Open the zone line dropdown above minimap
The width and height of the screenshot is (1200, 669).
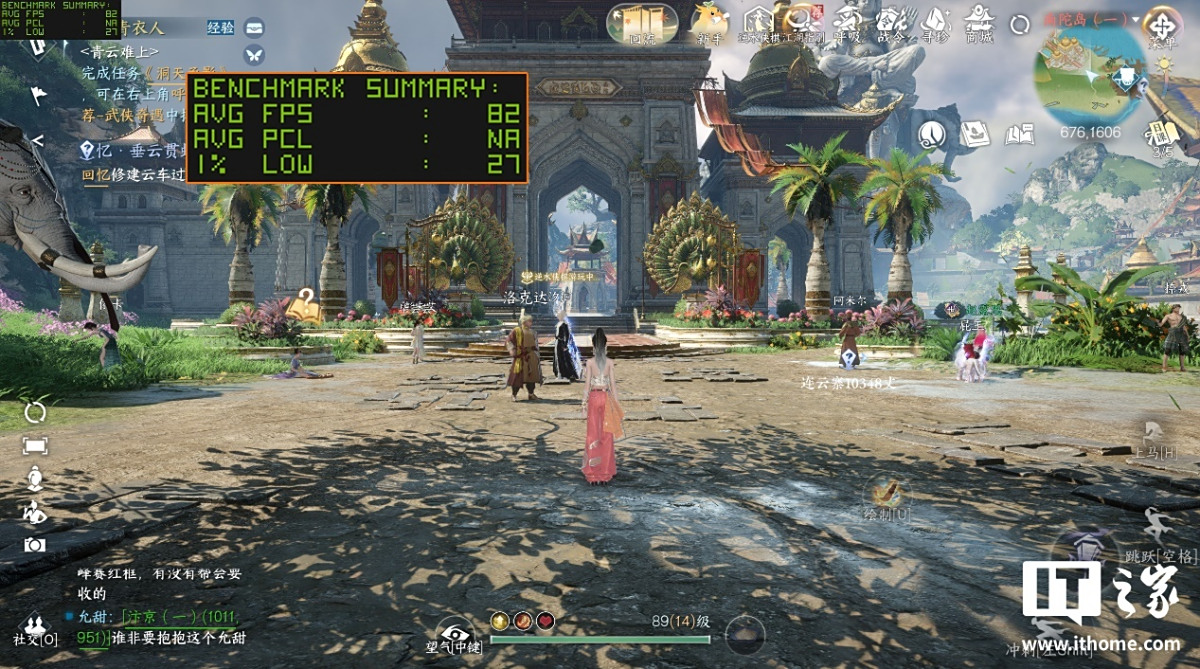tap(1088, 18)
